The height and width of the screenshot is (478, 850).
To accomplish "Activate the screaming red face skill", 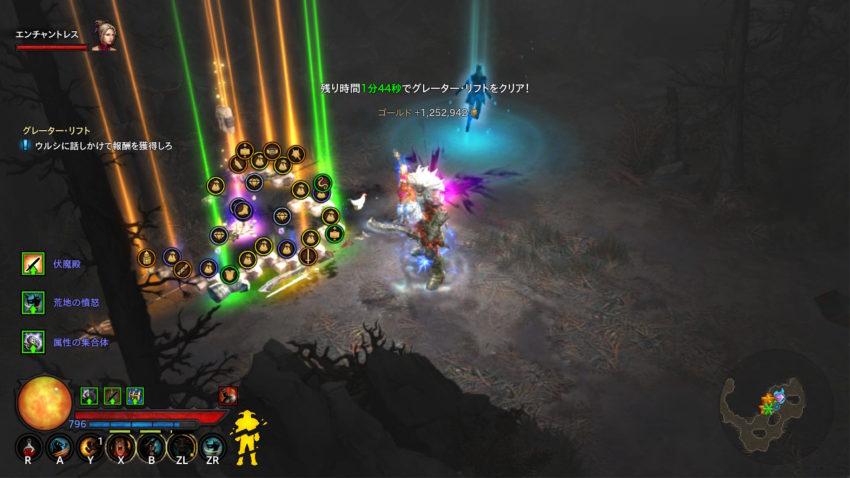I will pyautogui.click(x=121, y=447).
